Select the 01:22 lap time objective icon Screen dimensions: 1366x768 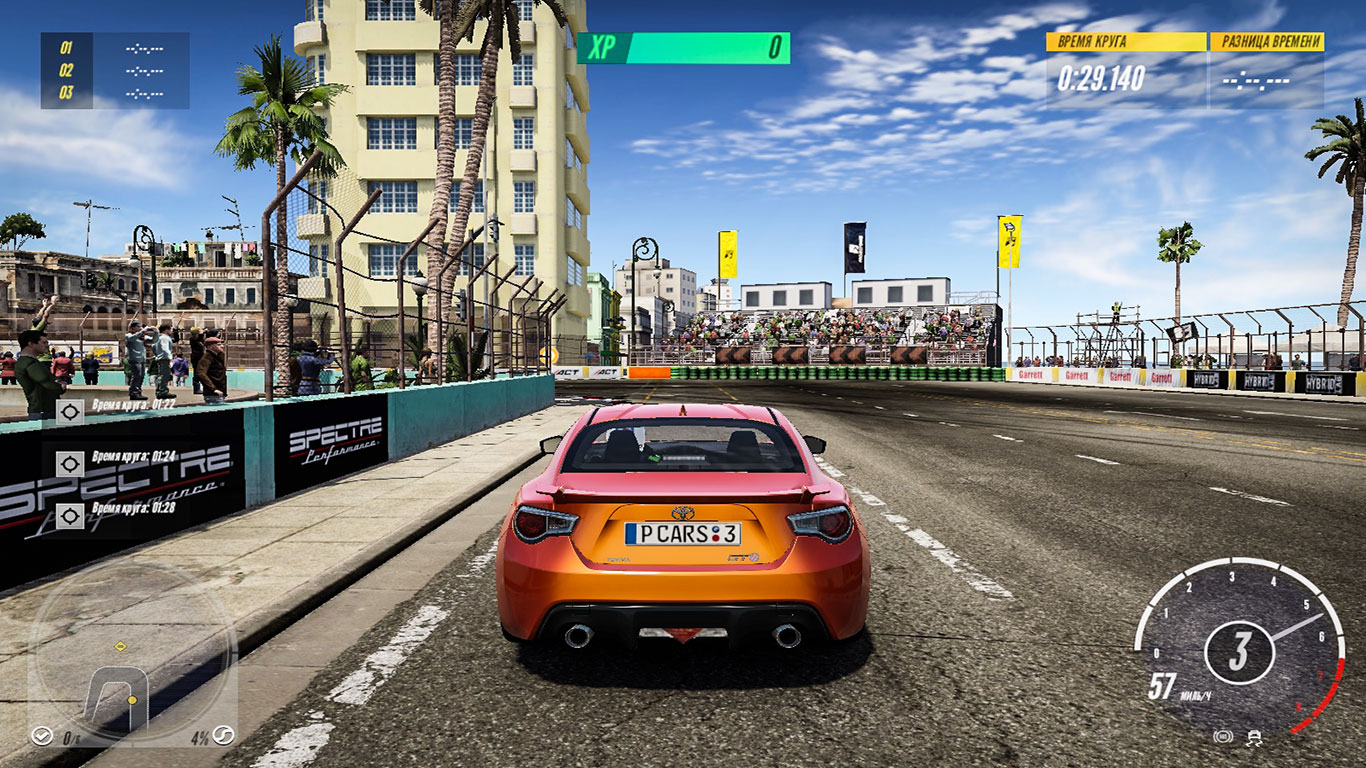click(x=70, y=411)
